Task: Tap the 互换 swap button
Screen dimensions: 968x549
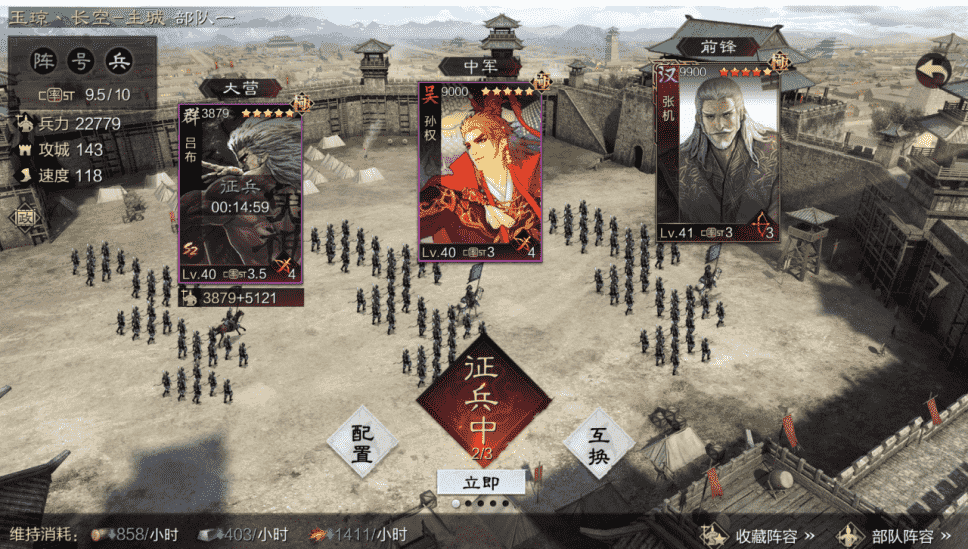Action: click(598, 442)
